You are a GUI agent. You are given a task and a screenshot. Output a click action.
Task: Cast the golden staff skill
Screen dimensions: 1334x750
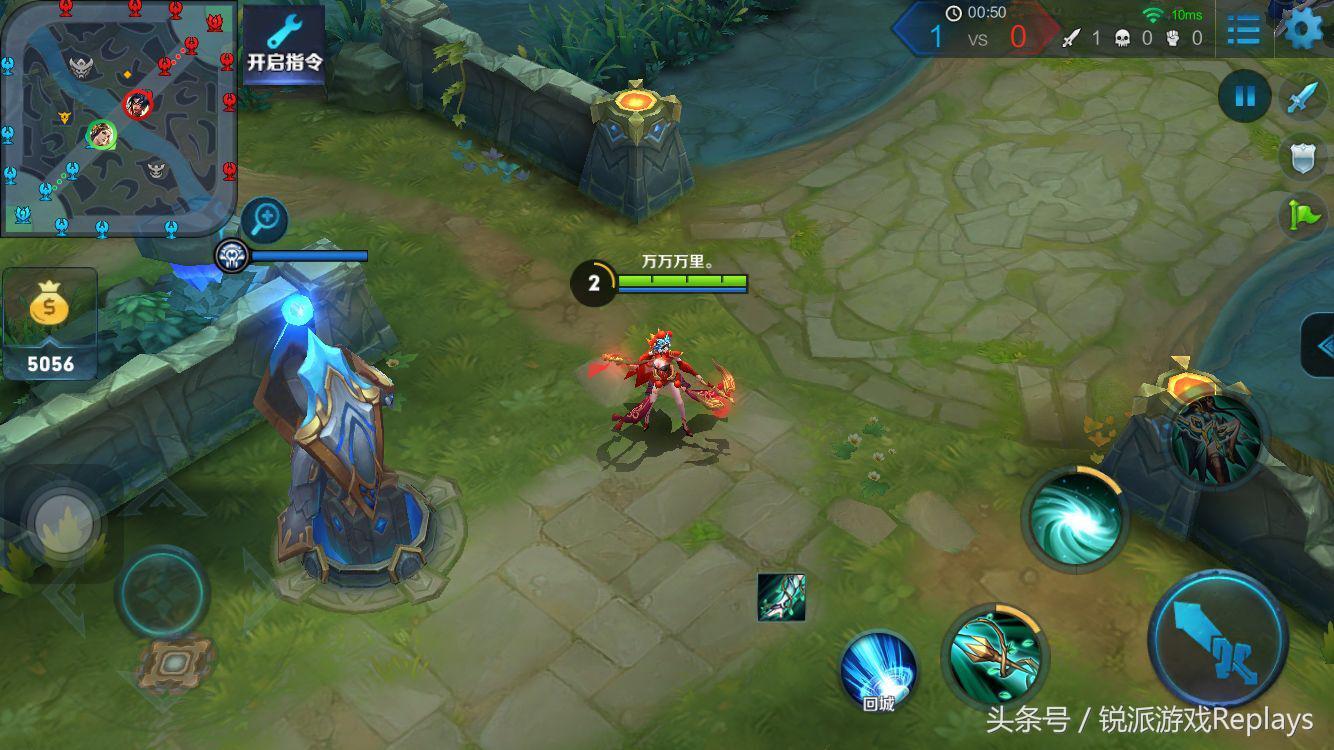coord(993,655)
